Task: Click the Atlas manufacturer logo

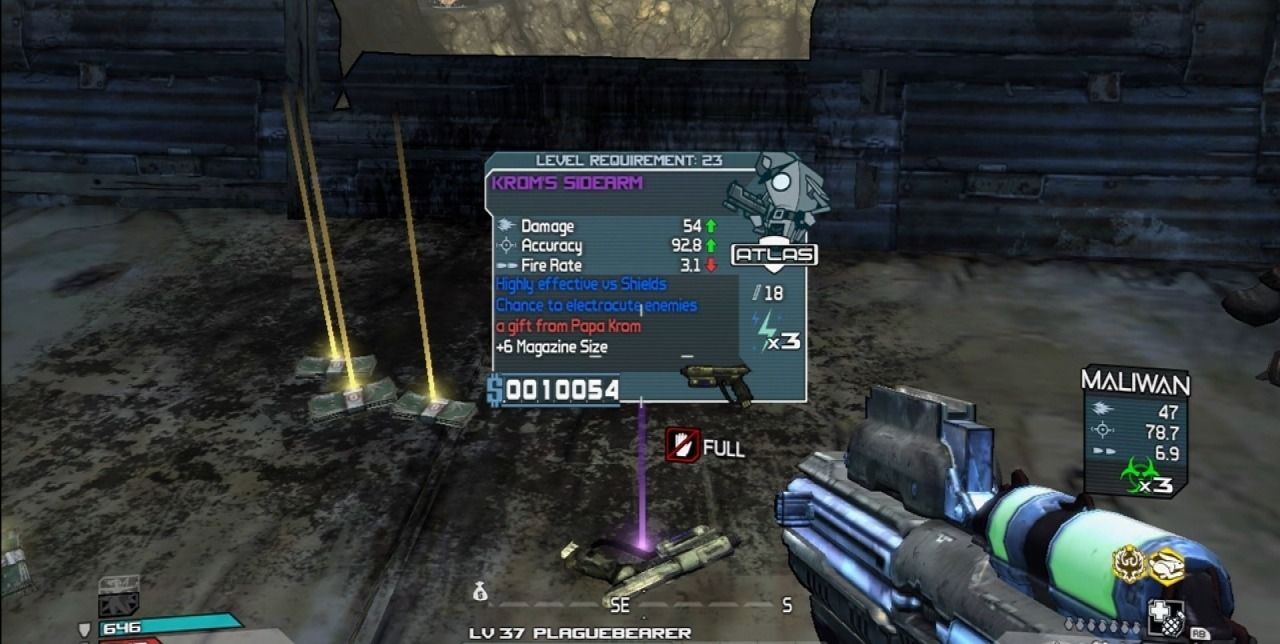Action: pos(774,255)
